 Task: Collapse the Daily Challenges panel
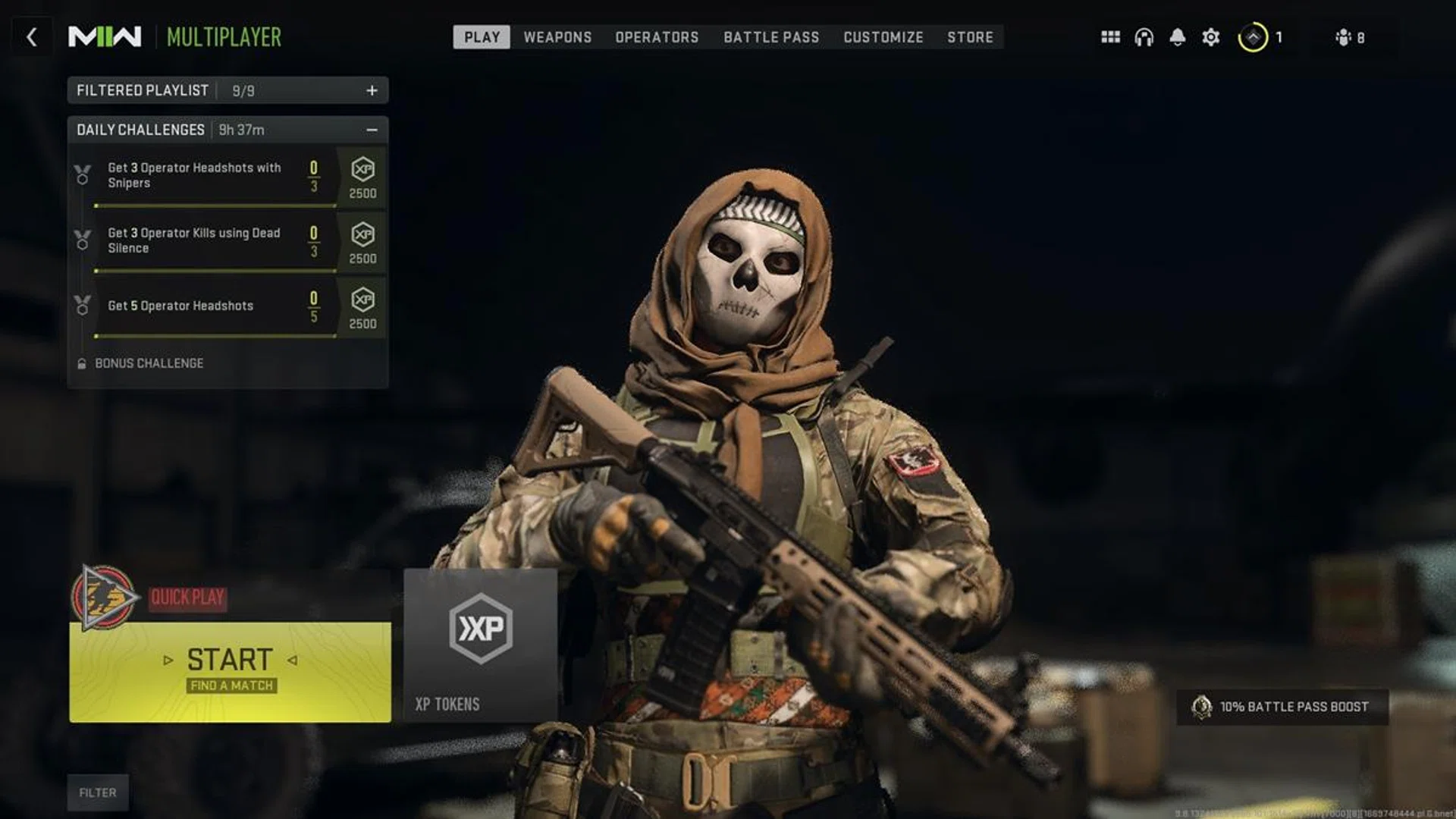[372, 130]
